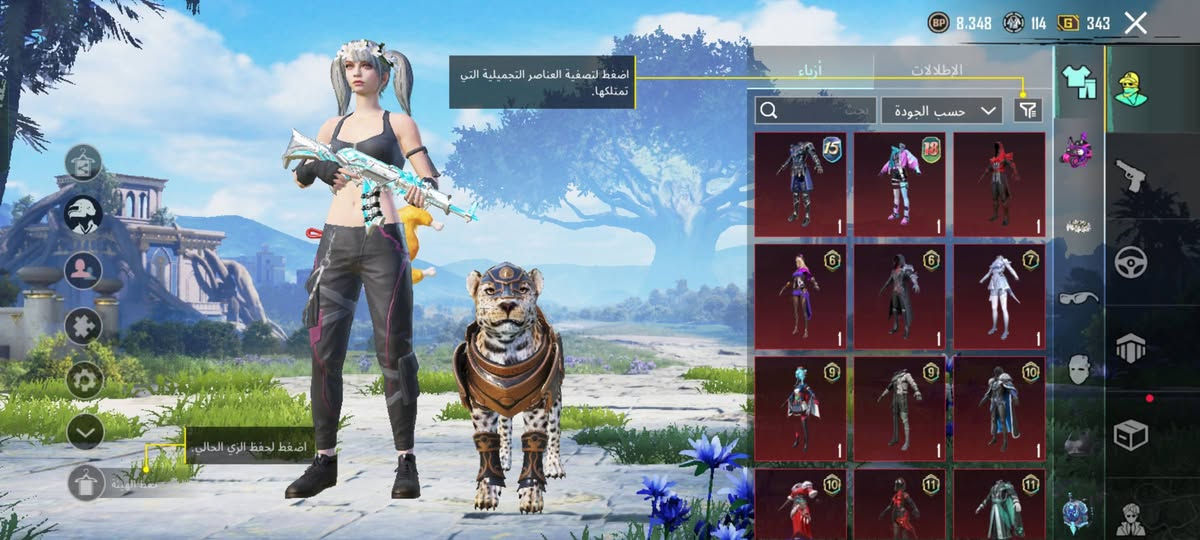This screenshot has height=540, width=1200.
Task: Open the sunglasses category
Action: tap(1079, 296)
